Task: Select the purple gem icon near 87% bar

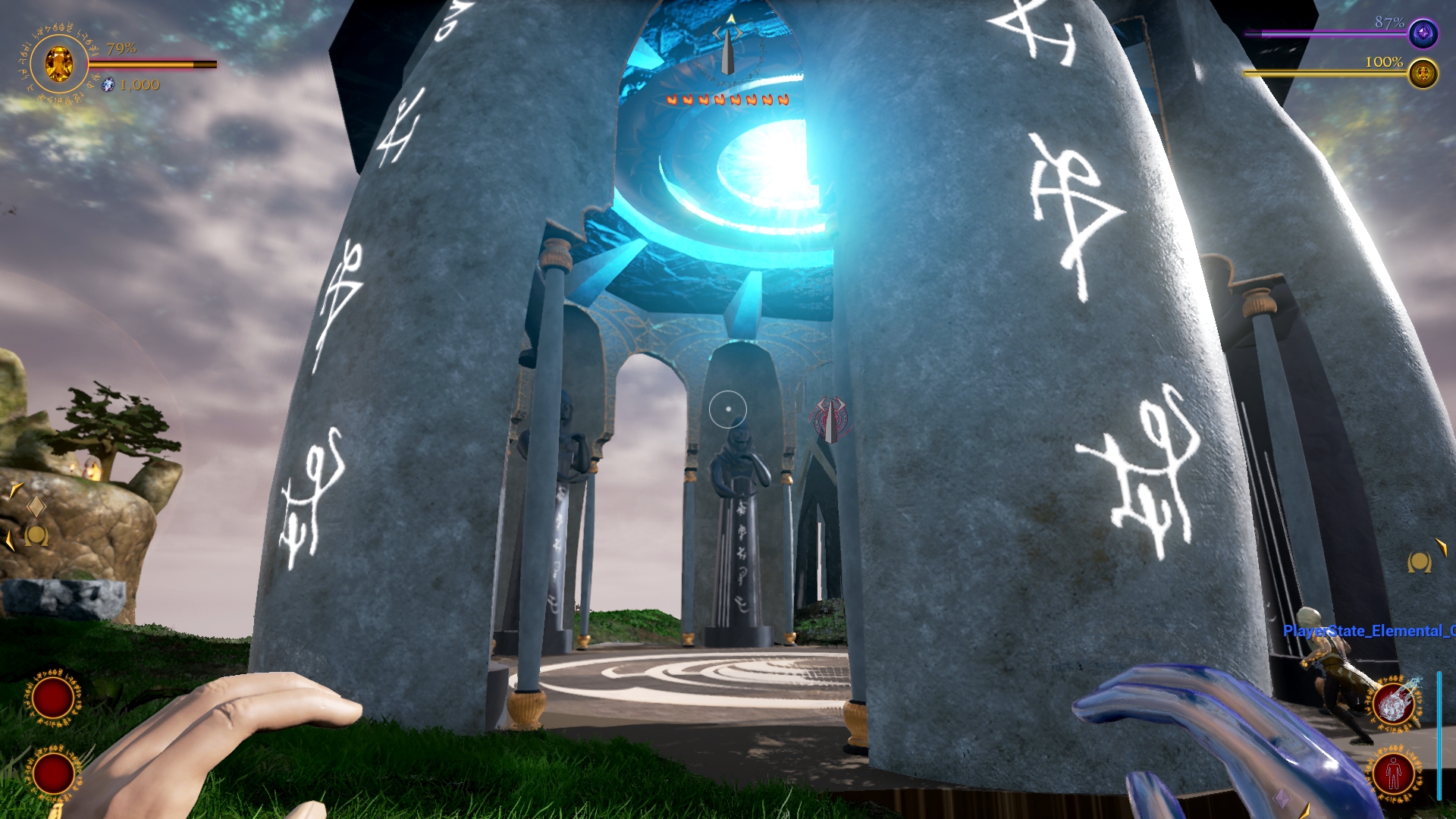Action: [x=1423, y=33]
